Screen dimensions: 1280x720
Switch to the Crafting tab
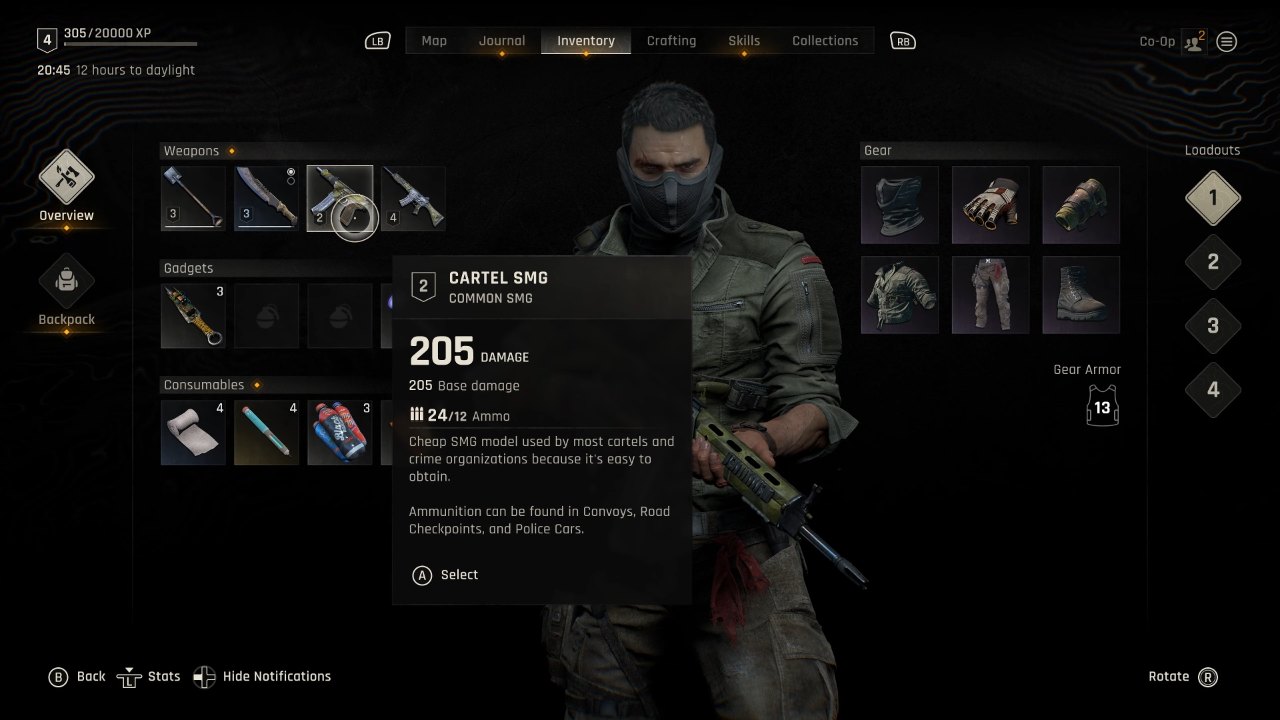pos(671,40)
